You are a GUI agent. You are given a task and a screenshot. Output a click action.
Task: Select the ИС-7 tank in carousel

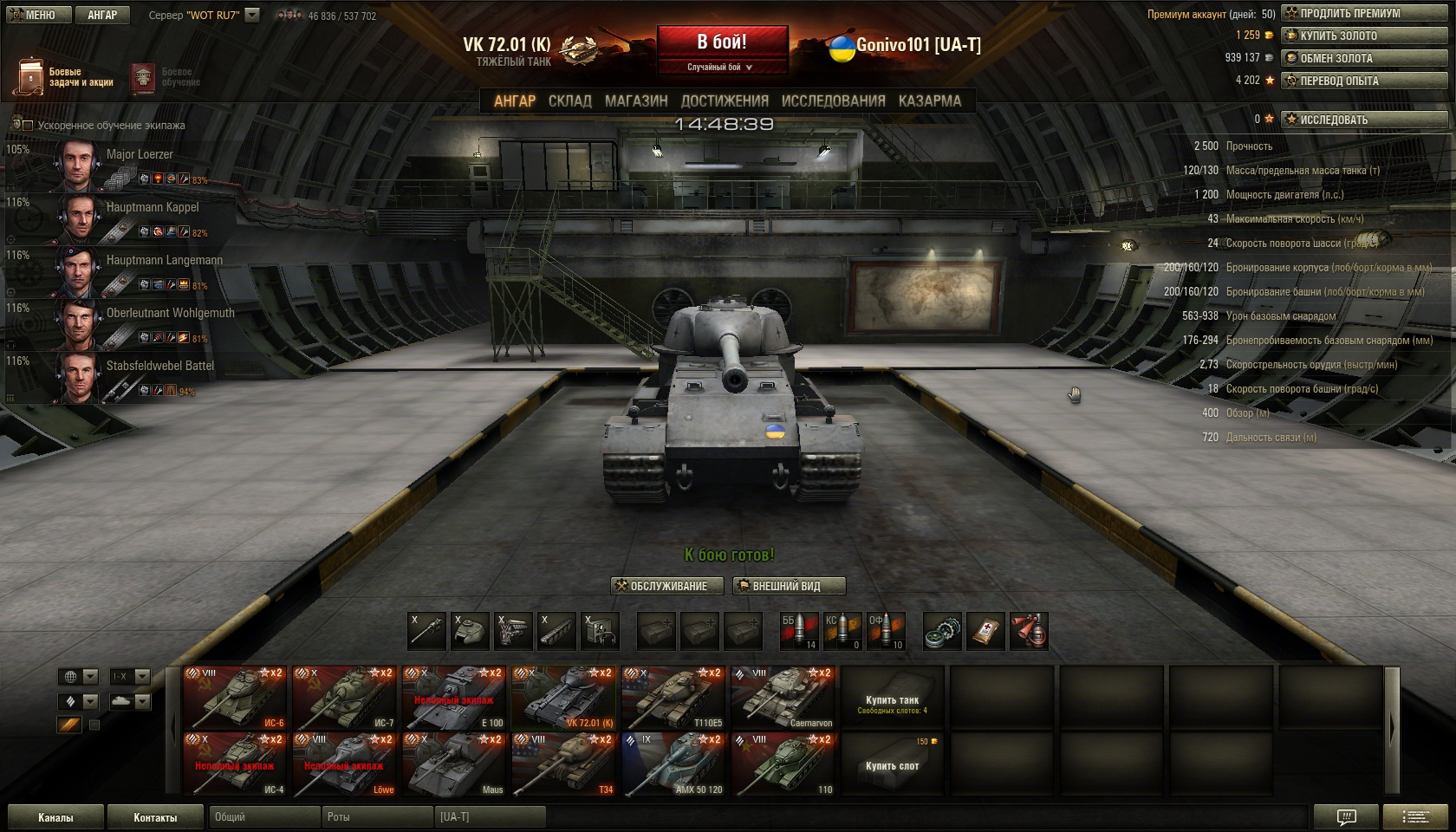[x=344, y=698]
